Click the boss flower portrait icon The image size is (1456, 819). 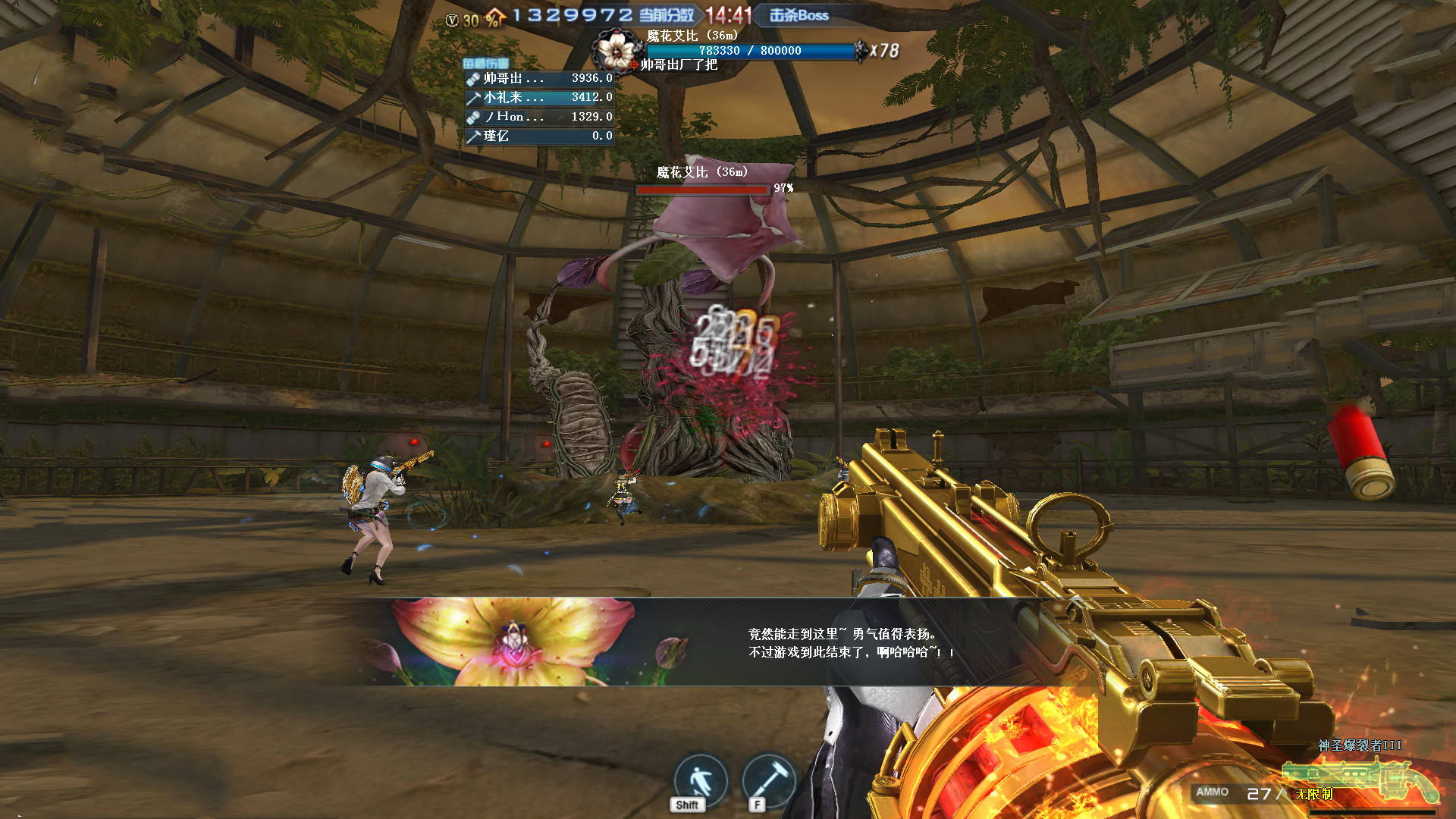(615, 50)
